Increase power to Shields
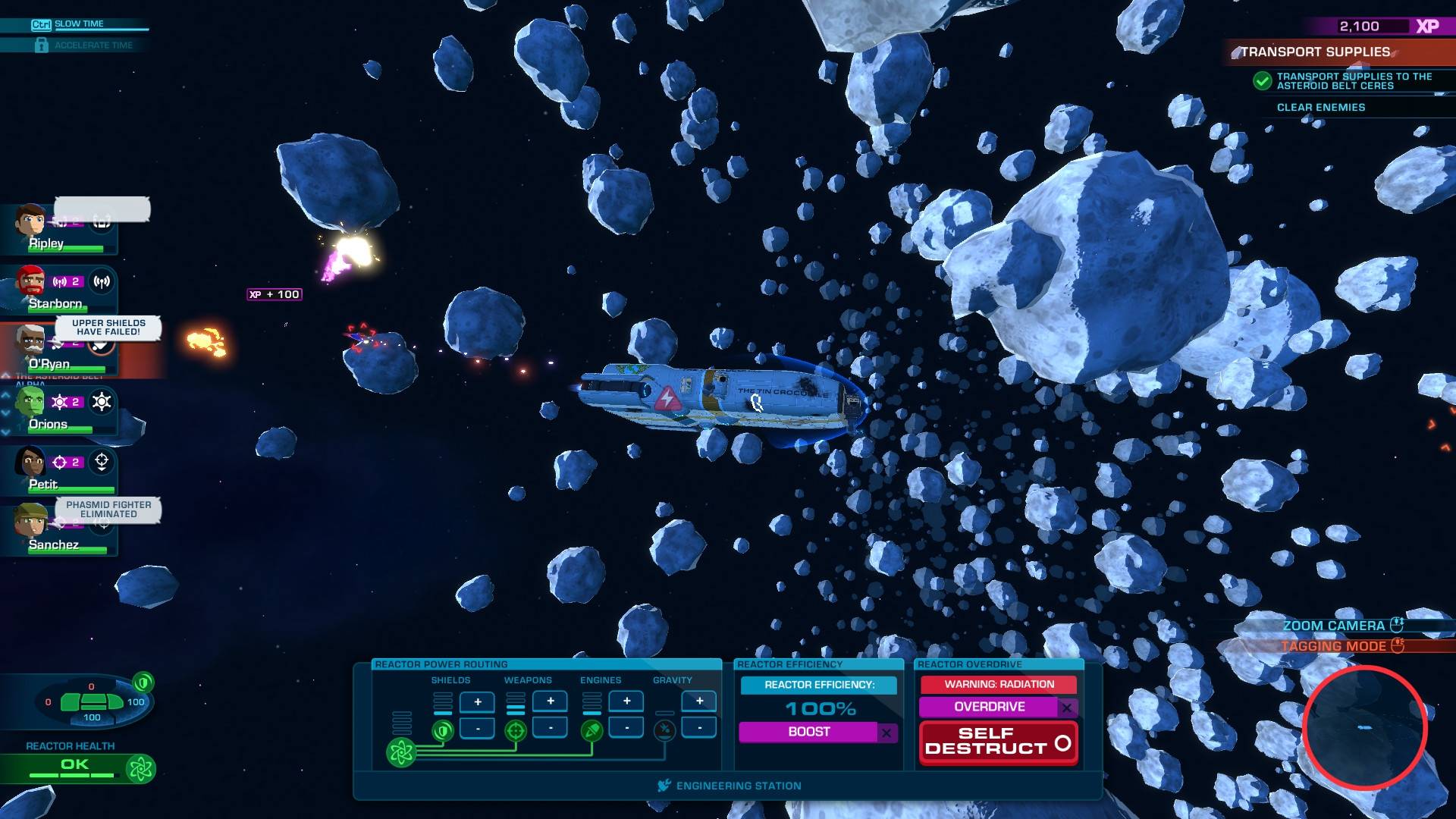The image size is (1456, 819). [x=478, y=702]
